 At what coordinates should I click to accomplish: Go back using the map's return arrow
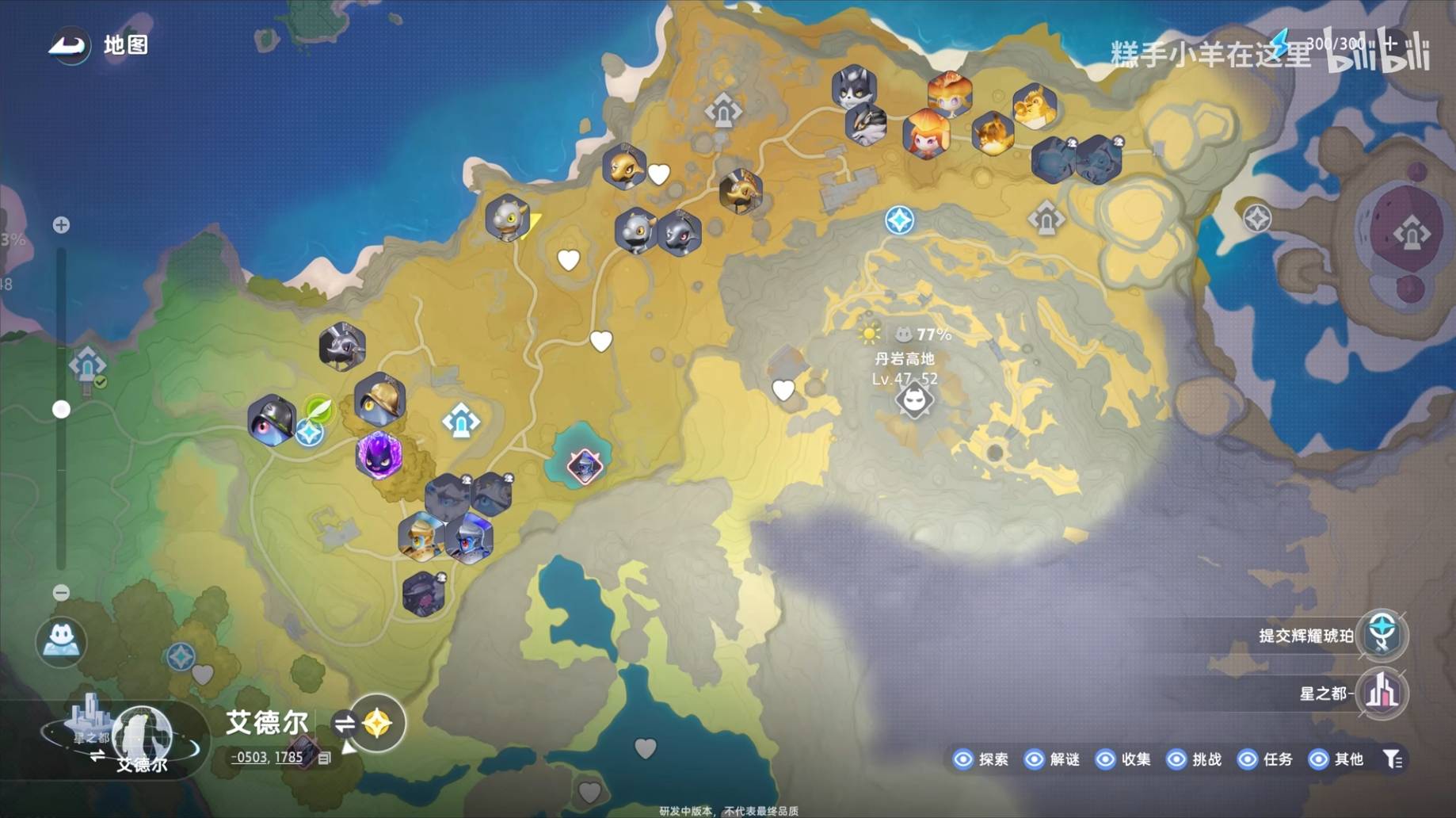70,46
